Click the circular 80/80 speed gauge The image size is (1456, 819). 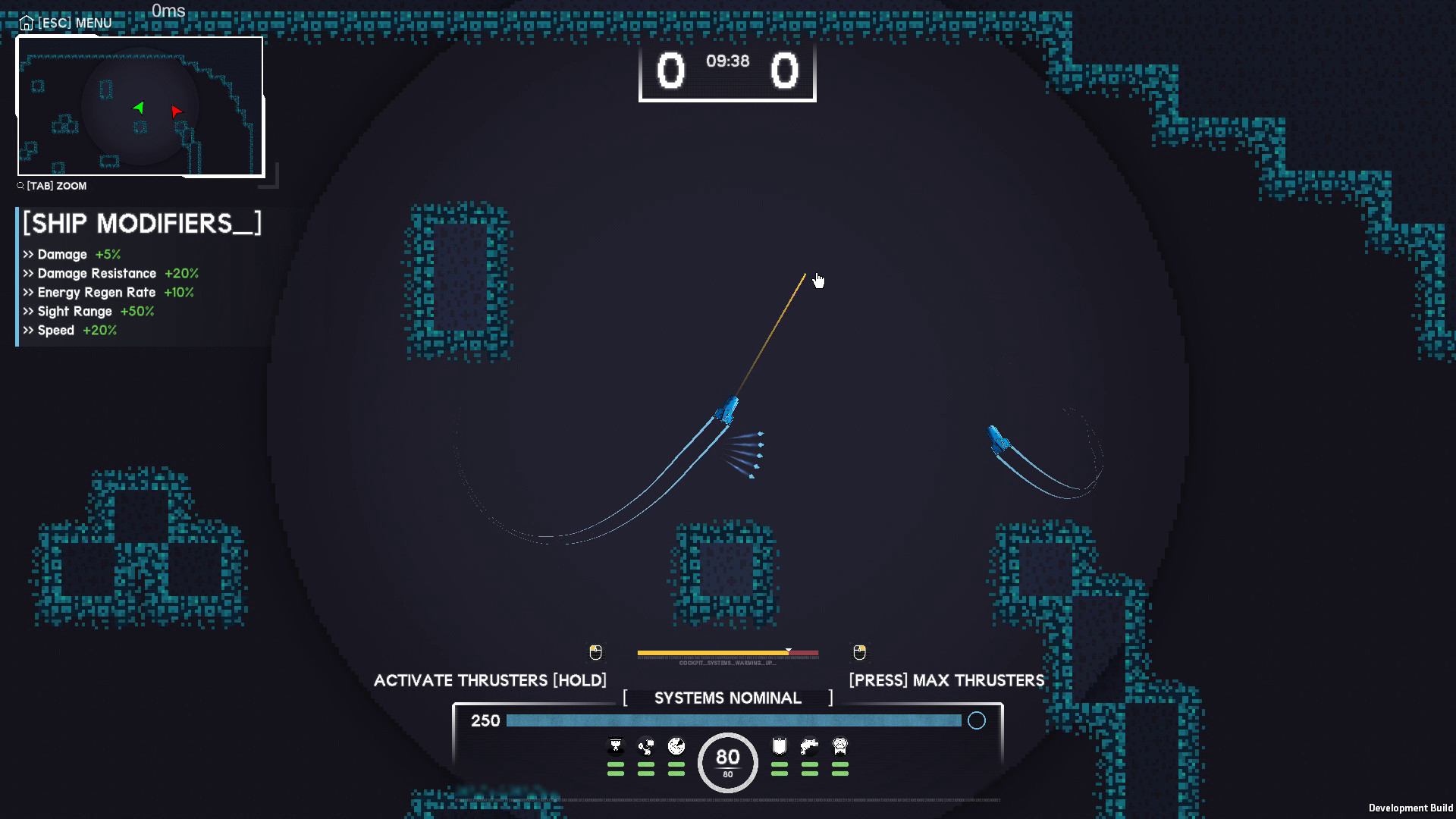[726, 761]
